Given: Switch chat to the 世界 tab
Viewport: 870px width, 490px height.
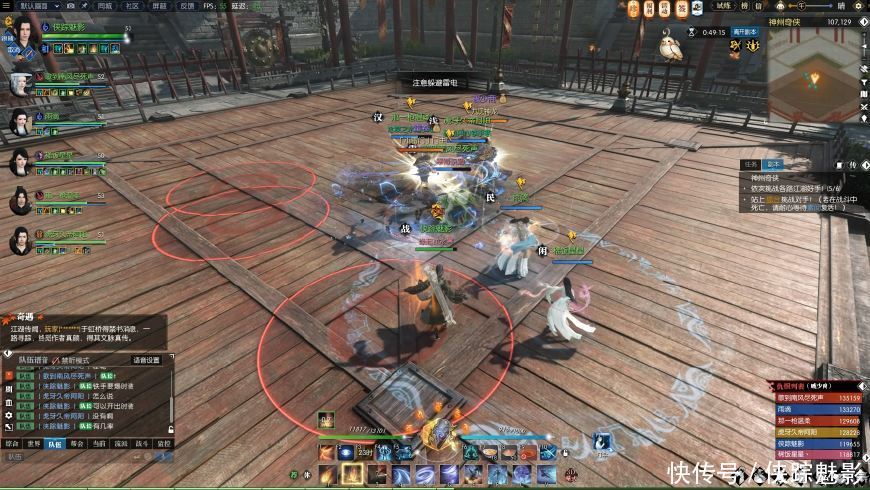Looking at the screenshot, I should [33, 442].
